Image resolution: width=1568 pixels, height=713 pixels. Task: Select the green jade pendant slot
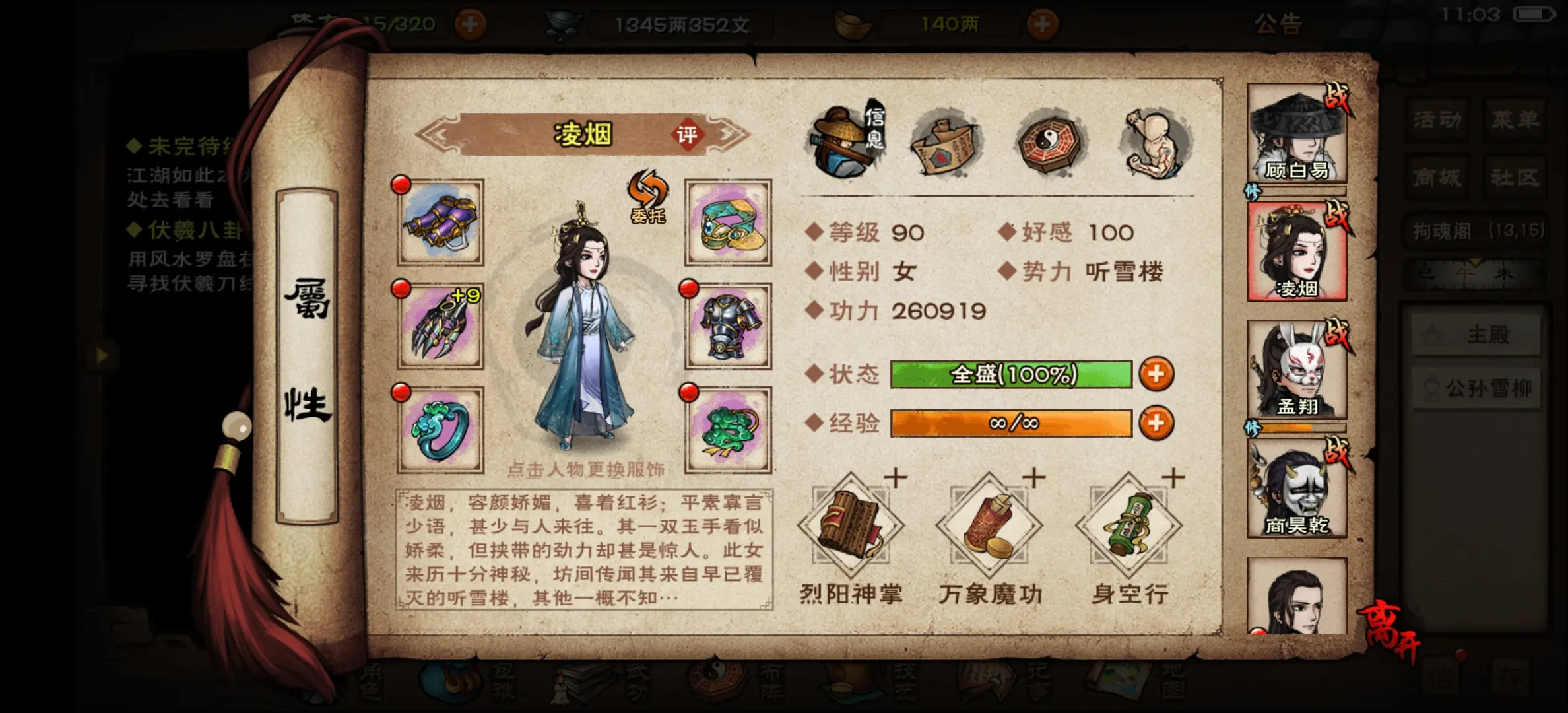click(729, 430)
